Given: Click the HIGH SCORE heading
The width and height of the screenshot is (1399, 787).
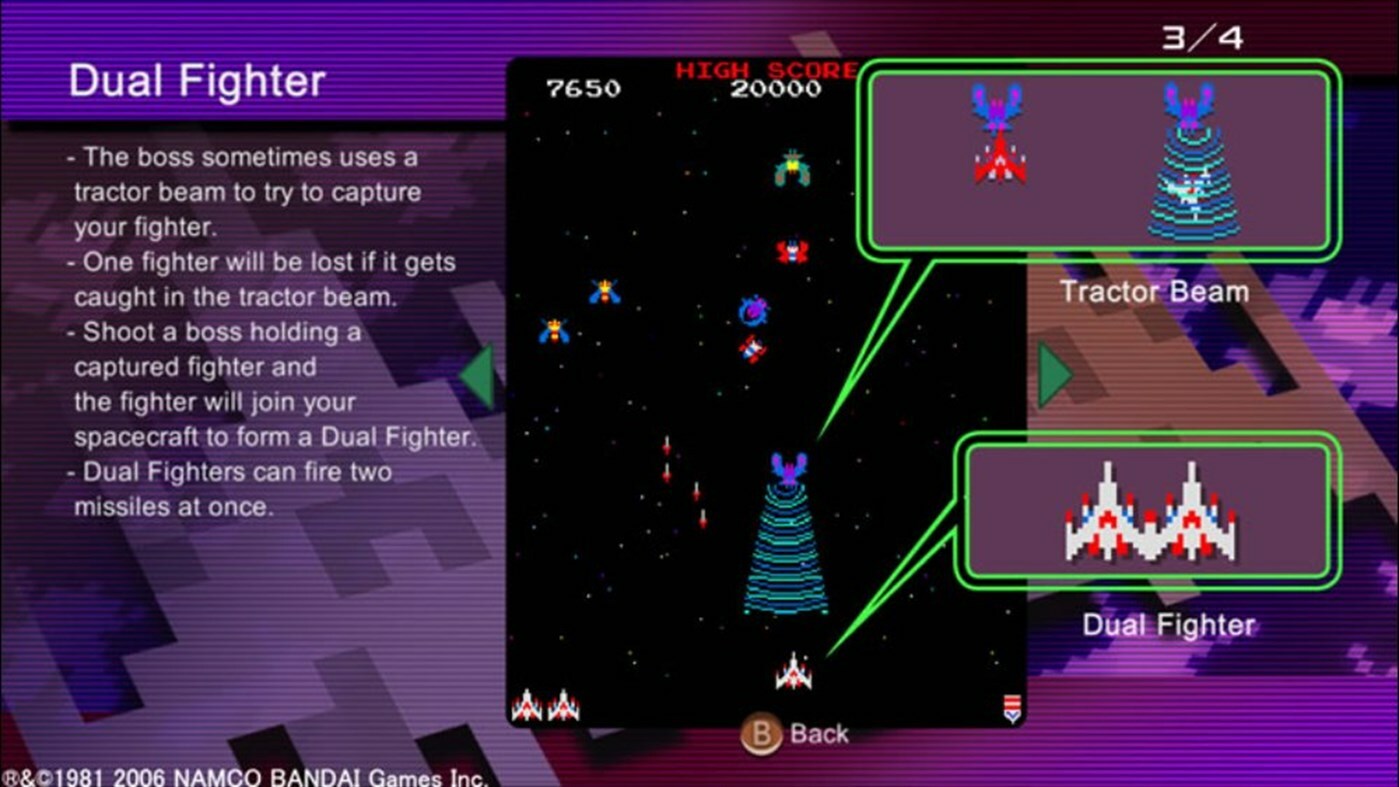Looking at the screenshot, I should [x=765, y=68].
